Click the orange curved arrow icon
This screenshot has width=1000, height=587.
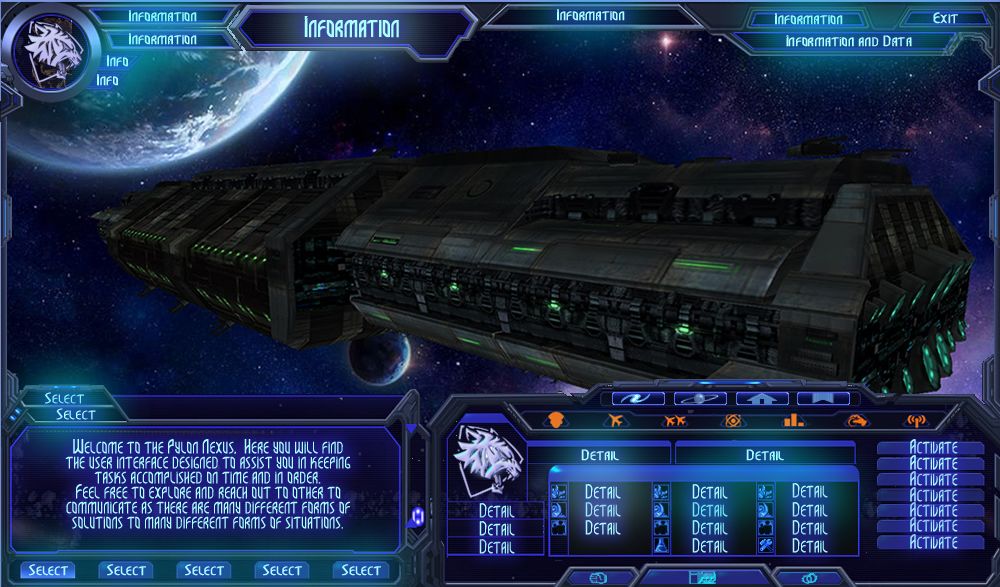[856, 420]
